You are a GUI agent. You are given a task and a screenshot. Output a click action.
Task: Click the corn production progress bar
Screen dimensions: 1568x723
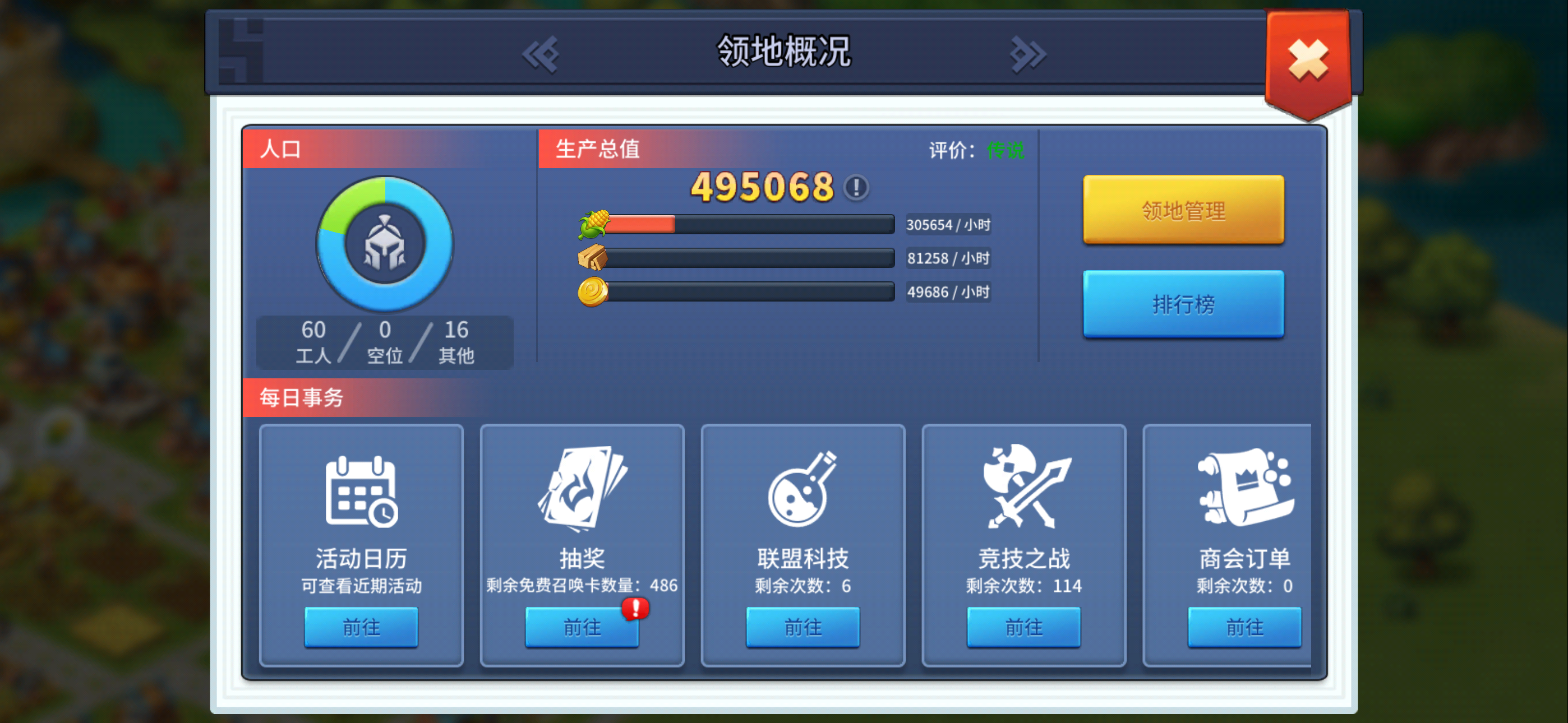click(749, 224)
